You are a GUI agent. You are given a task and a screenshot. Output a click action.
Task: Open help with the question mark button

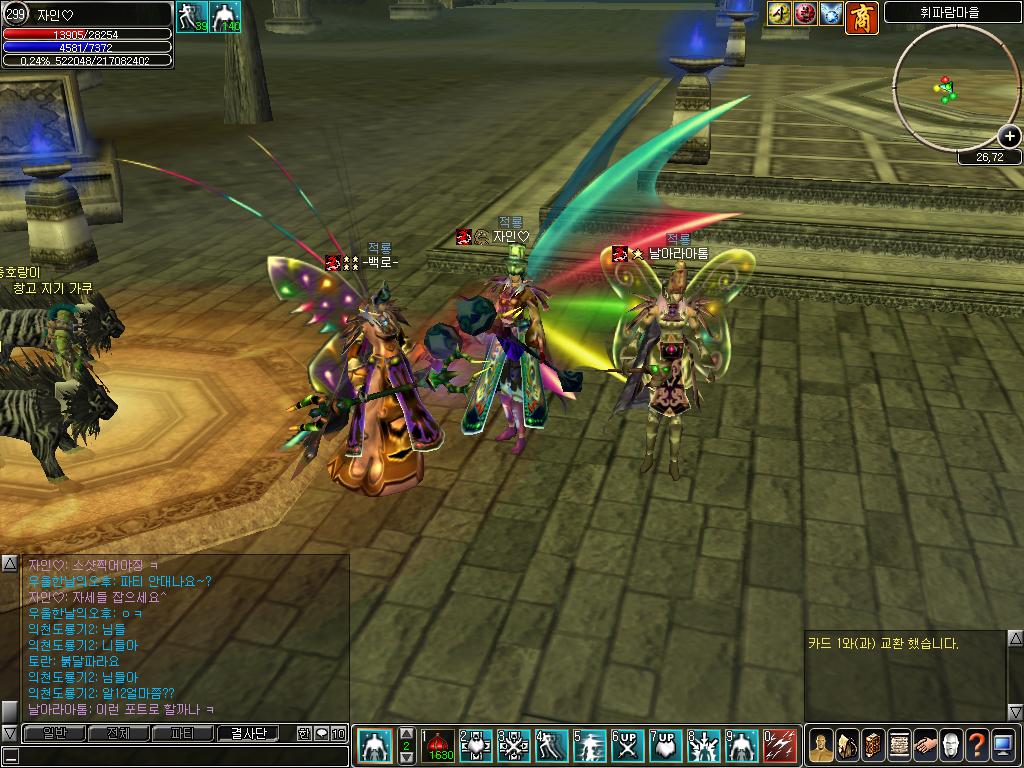pos(977,745)
